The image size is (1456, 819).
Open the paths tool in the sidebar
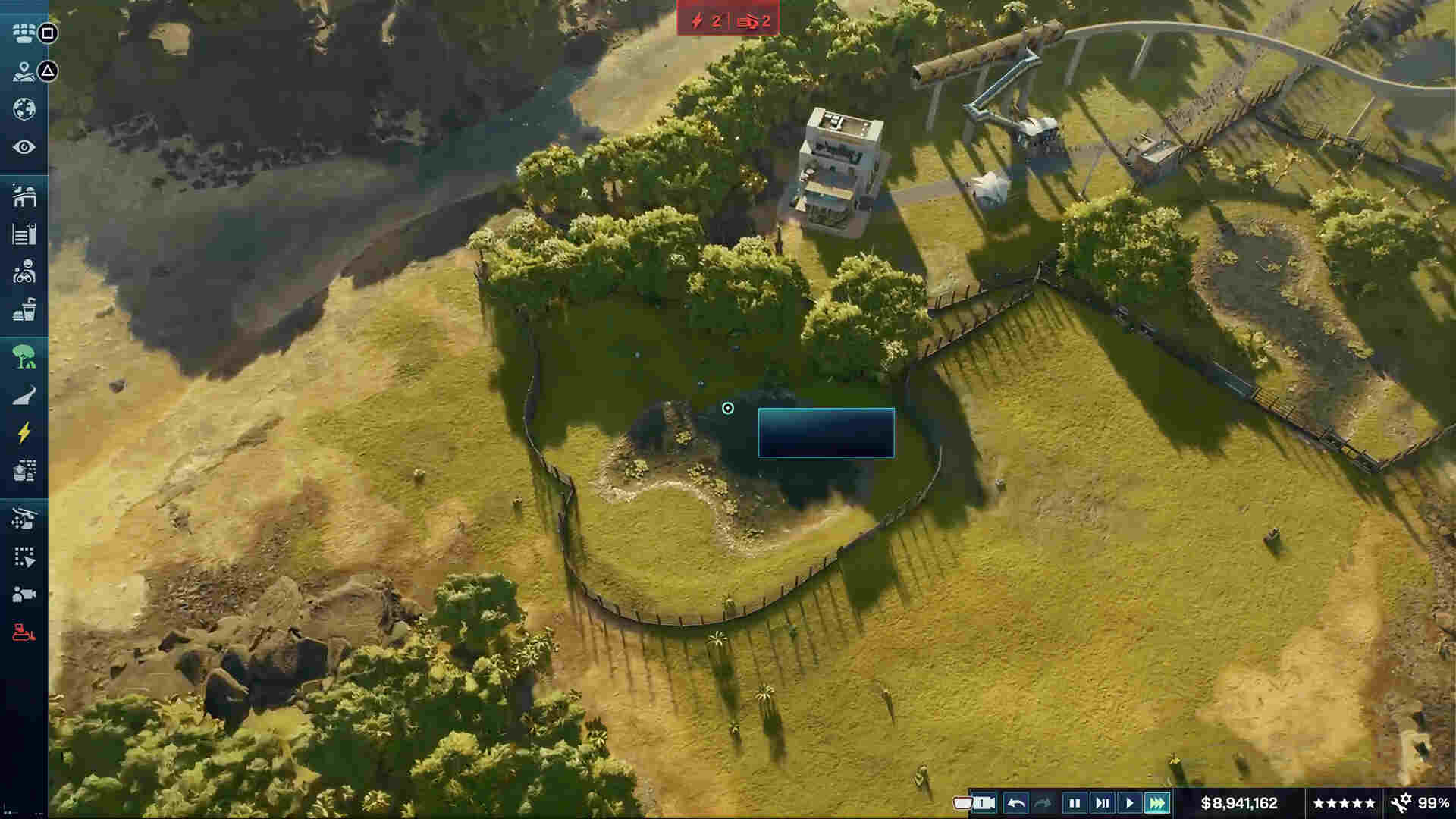23,393
